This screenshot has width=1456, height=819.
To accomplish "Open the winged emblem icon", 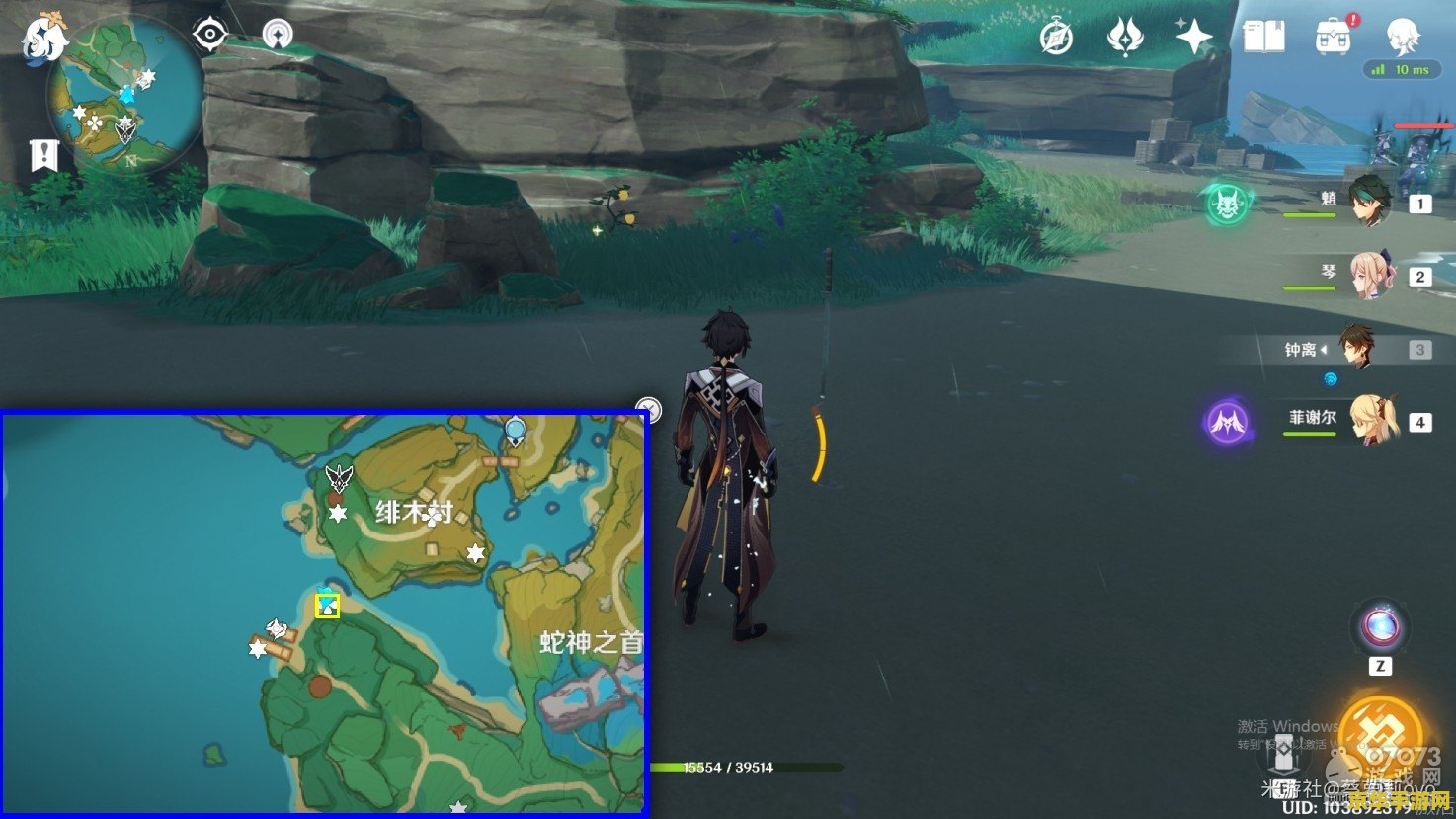I will tap(1124, 38).
